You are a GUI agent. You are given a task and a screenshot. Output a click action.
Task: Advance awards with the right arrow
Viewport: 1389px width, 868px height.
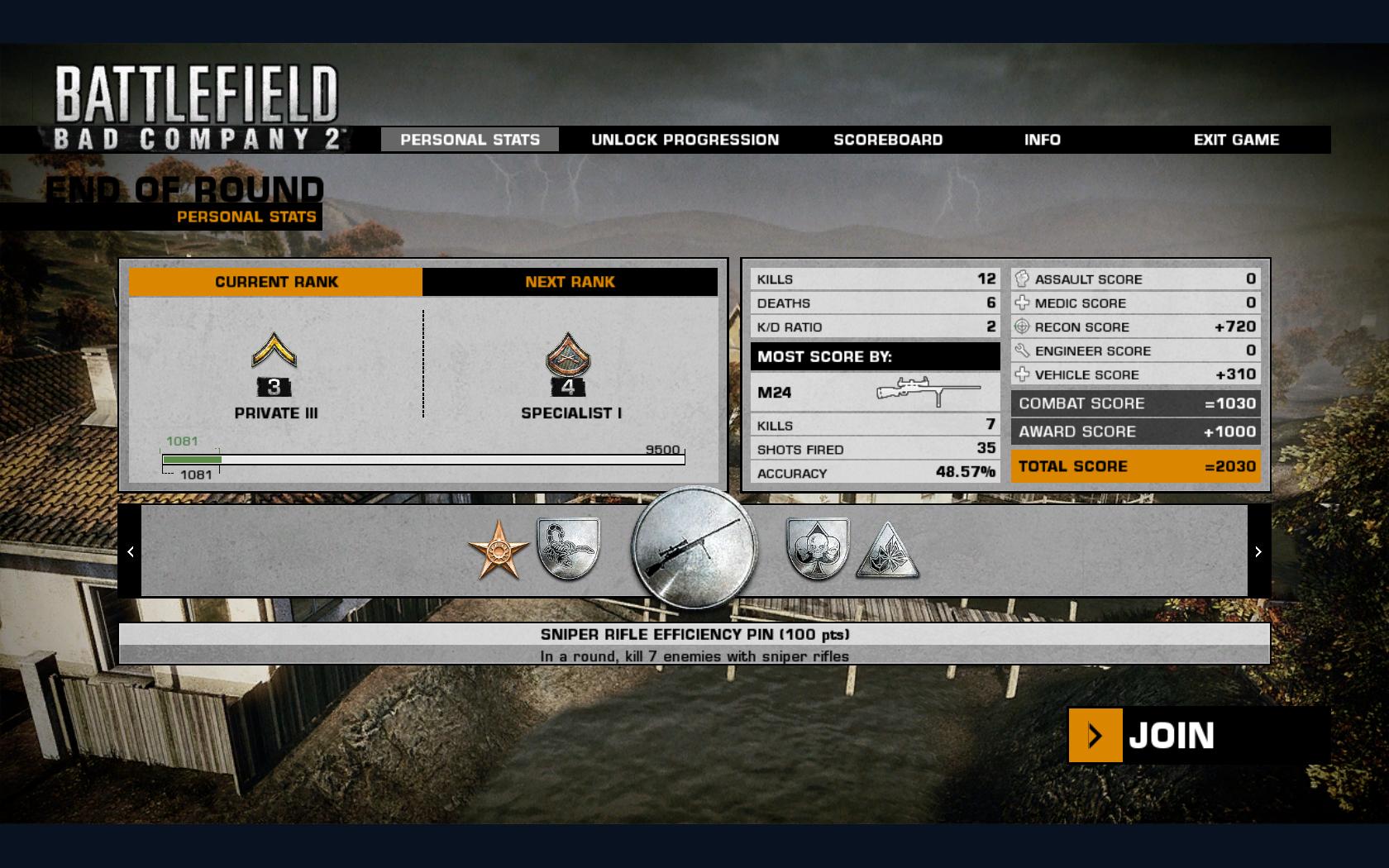click(x=1258, y=551)
